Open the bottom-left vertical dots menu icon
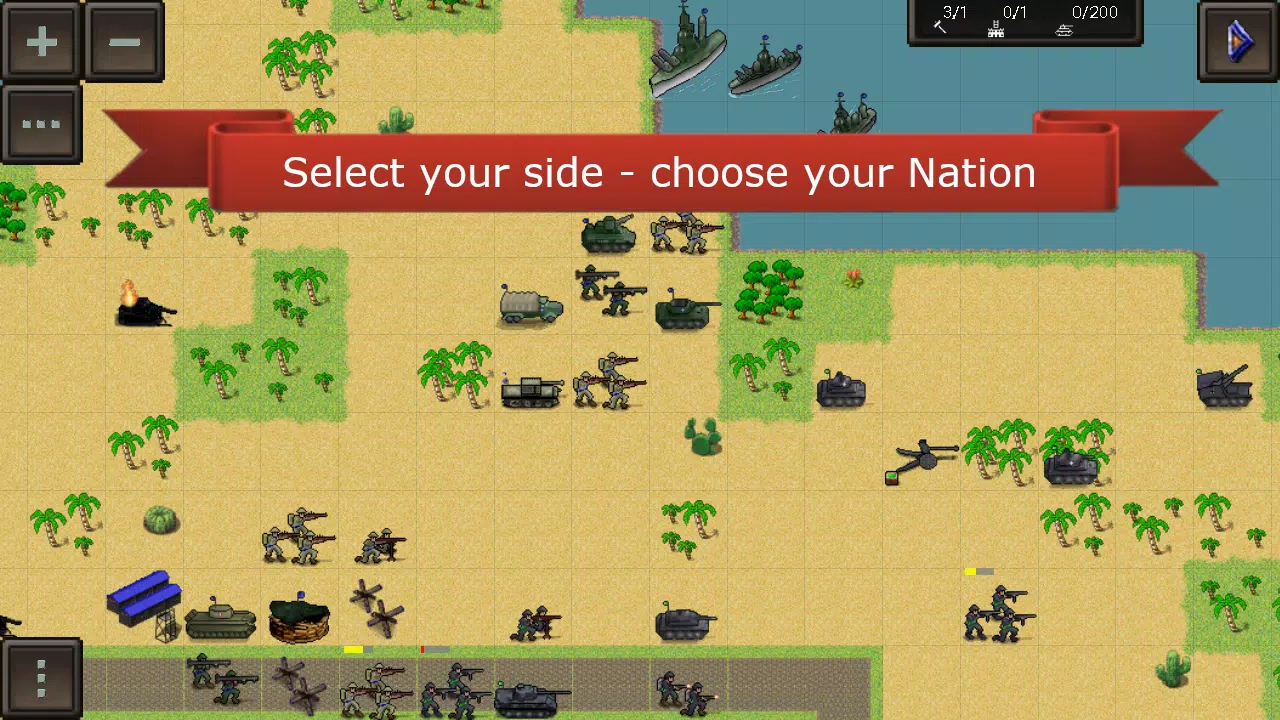 tap(41, 678)
